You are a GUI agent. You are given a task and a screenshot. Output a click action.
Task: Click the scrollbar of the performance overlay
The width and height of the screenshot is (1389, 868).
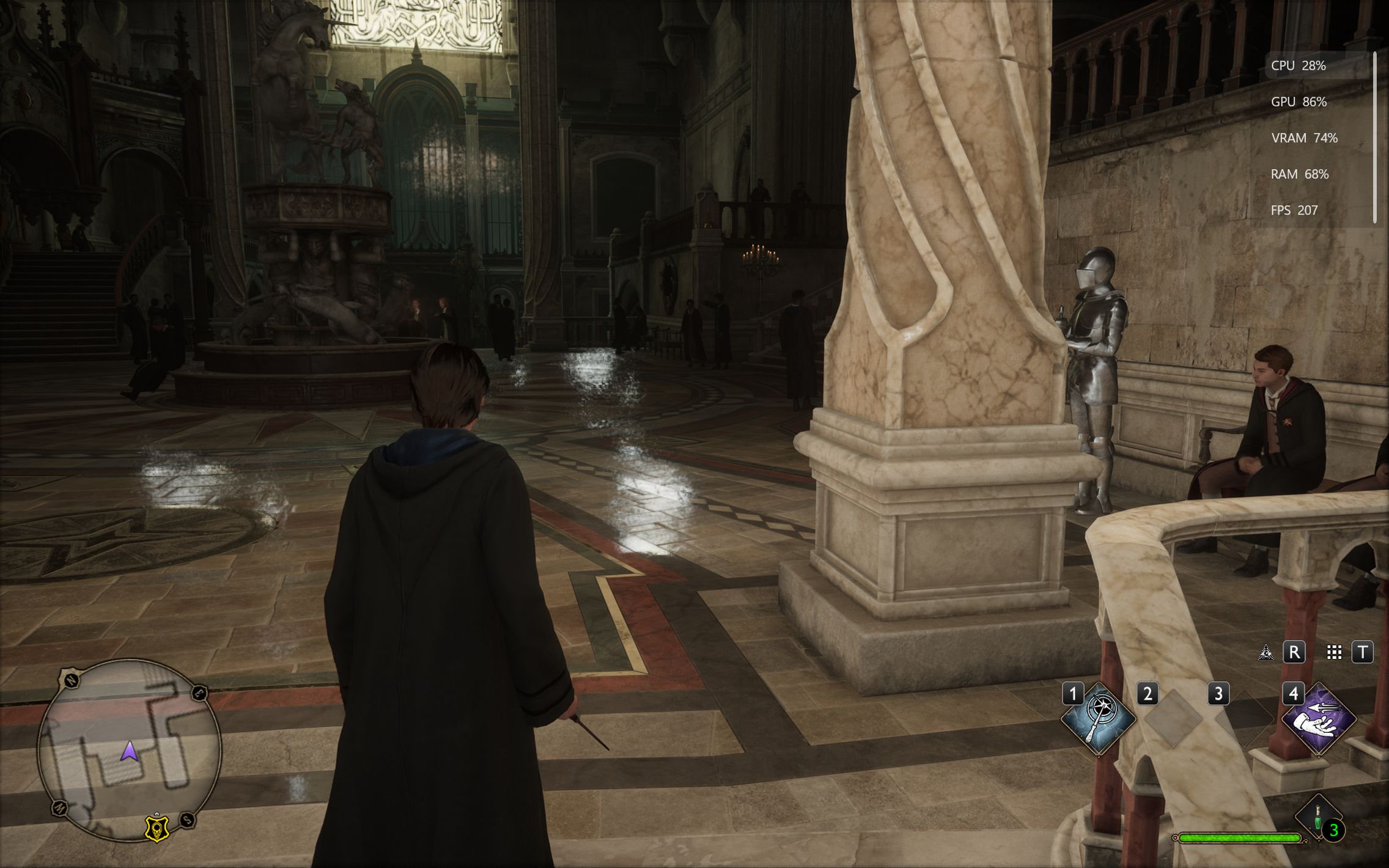point(1374,138)
